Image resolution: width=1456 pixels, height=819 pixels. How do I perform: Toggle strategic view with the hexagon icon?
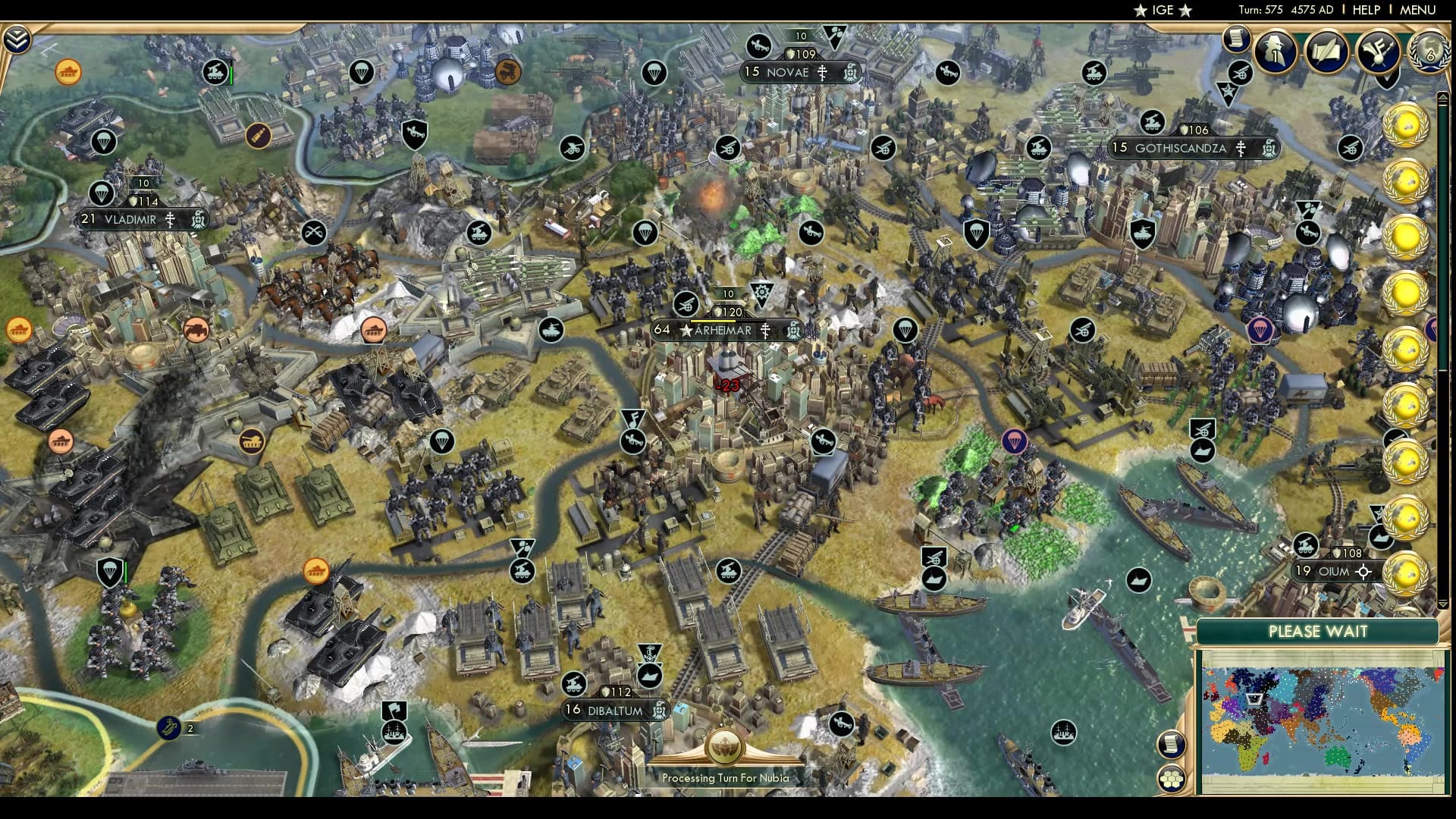tap(1172, 777)
